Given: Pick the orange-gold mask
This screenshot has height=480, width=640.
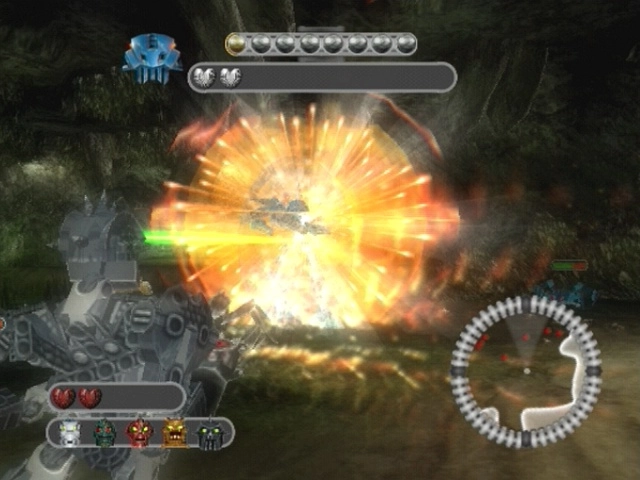Looking at the screenshot, I should click(x=174, y=433).
